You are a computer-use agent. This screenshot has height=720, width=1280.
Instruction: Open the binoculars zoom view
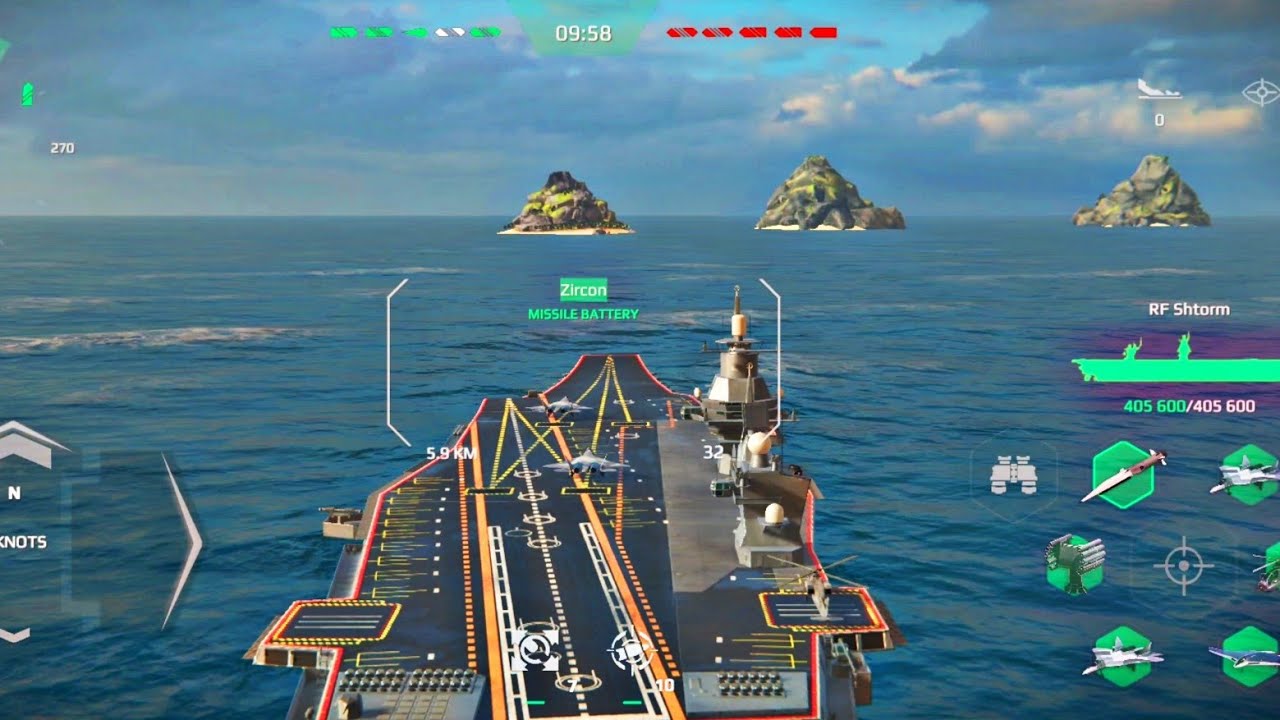click(x=1012, y=475)
